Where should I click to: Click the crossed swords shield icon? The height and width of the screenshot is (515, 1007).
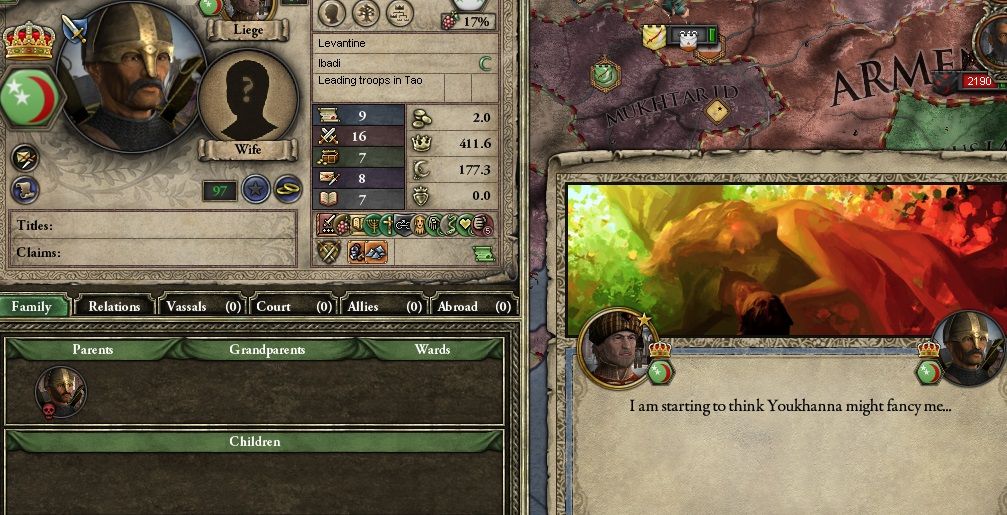[x=329, y=252]
